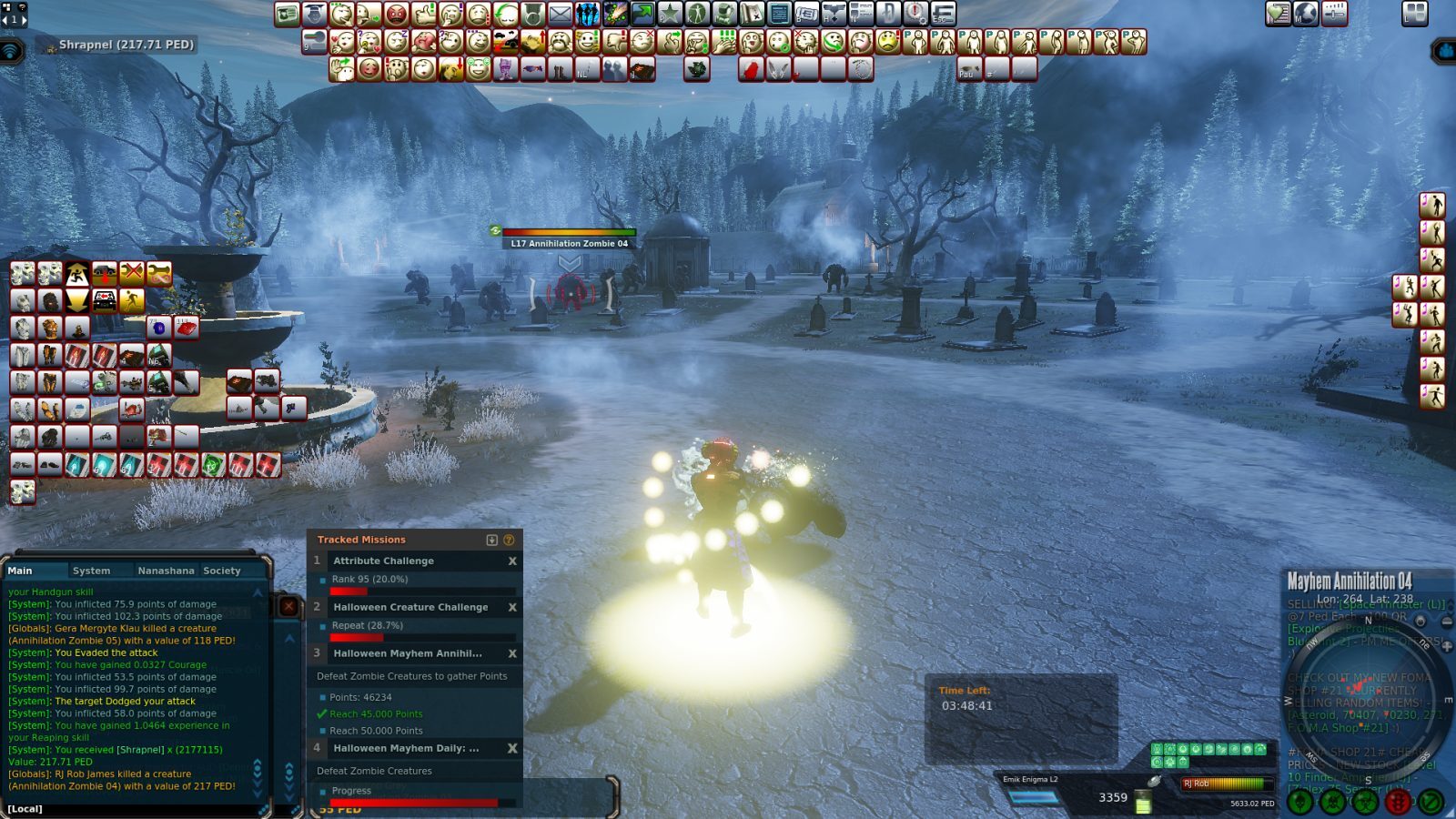The height and width of the screenshot is (819, 1456).
Task: Select the sleeping Z face emote icon
Action: coord(394,41)
